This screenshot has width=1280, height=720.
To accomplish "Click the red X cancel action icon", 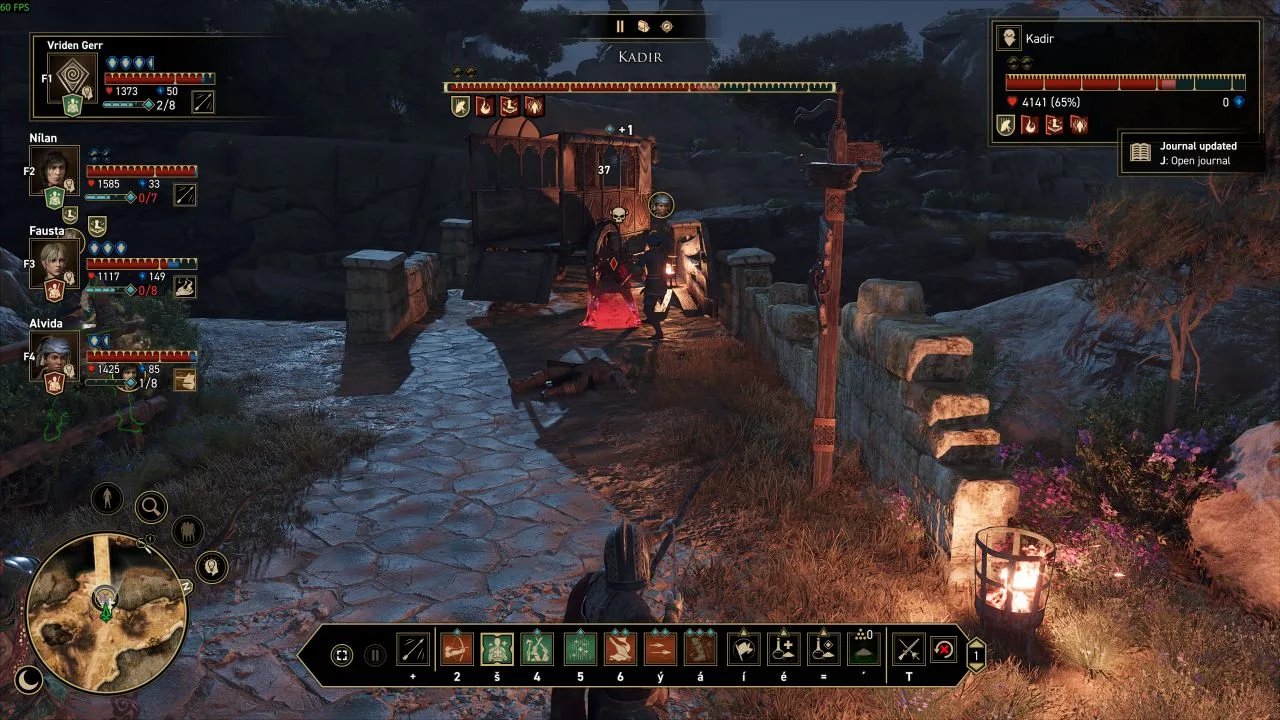I will click(942, 650).
